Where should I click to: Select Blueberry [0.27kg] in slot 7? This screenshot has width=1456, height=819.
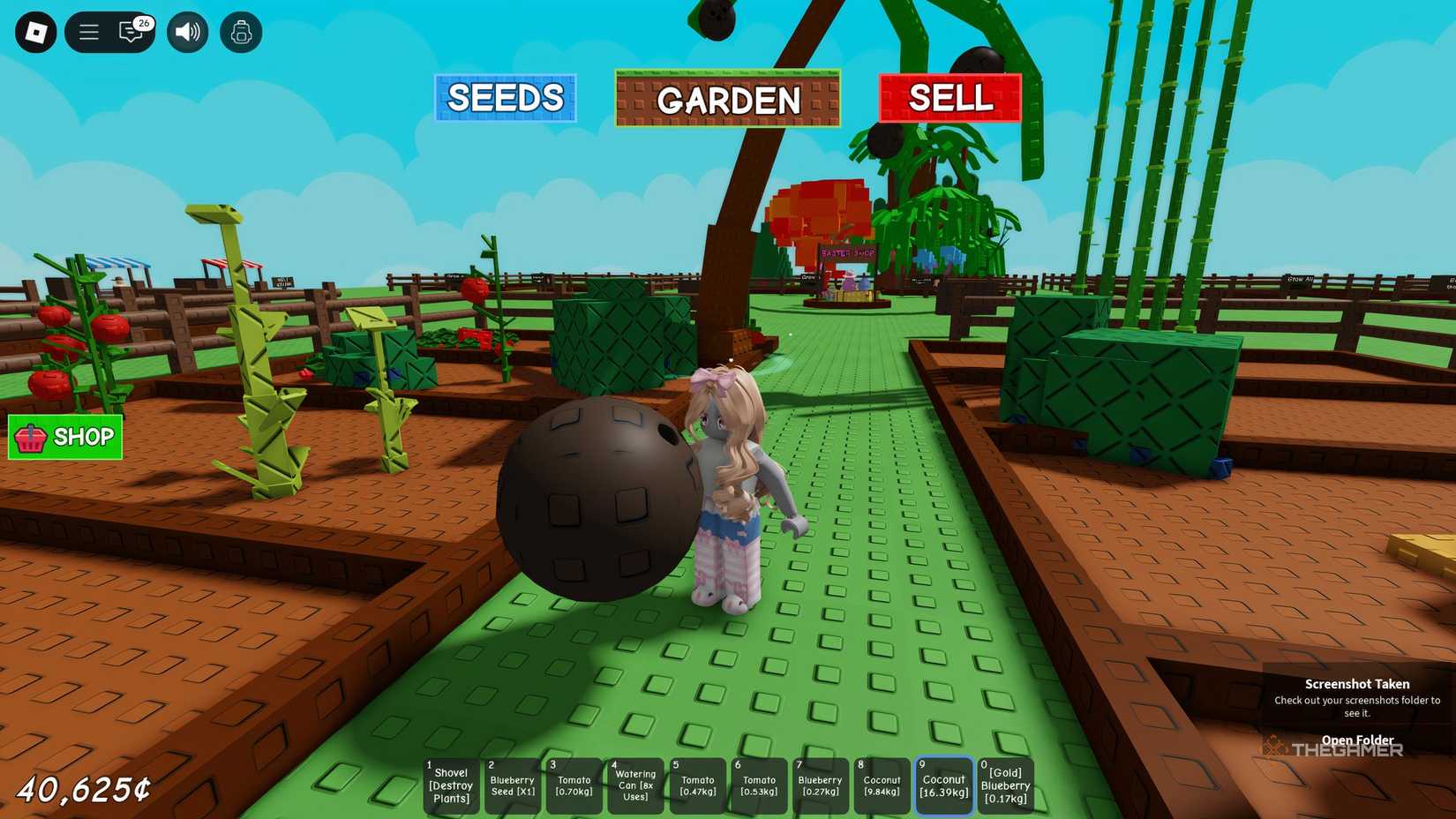pyautogui.click(x=819, y=785)
